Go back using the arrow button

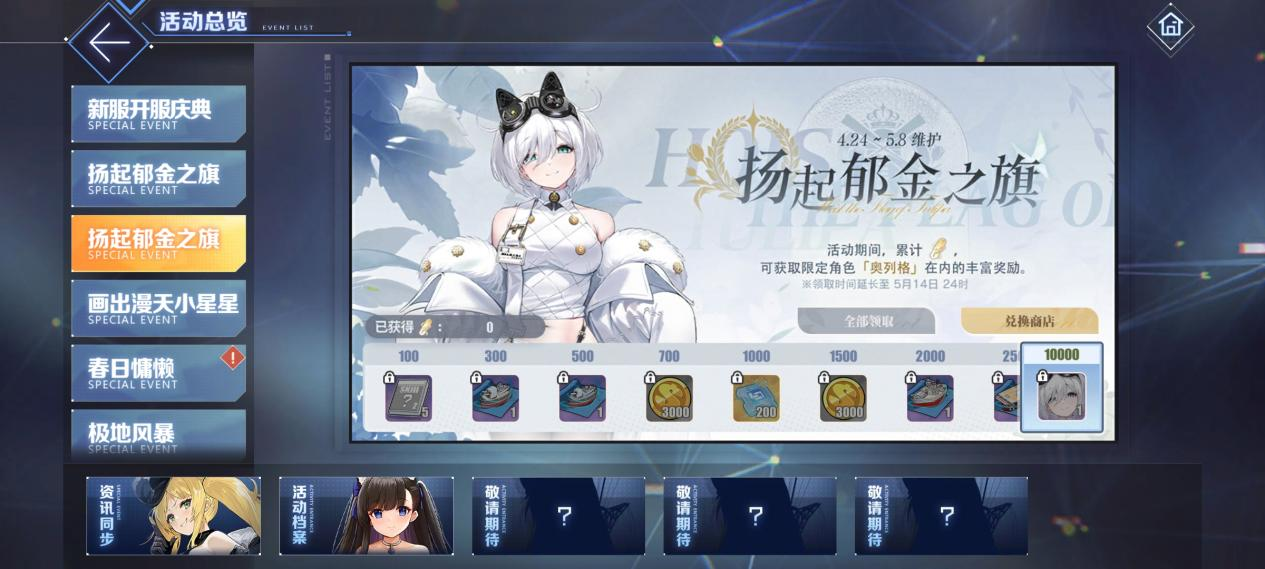coord(109,42)
